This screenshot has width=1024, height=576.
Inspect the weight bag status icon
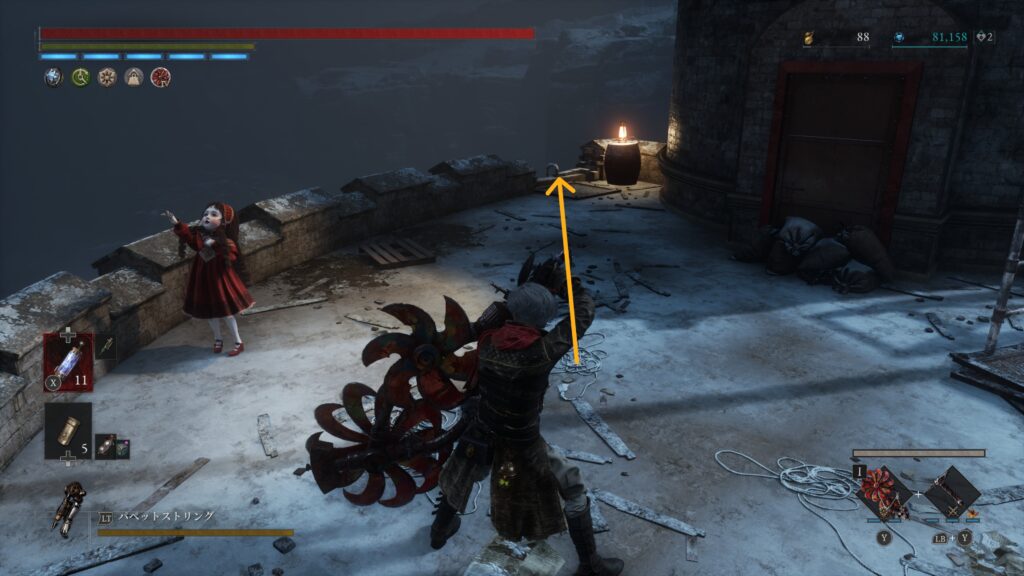pyautogui.click(x=133, y=77)
